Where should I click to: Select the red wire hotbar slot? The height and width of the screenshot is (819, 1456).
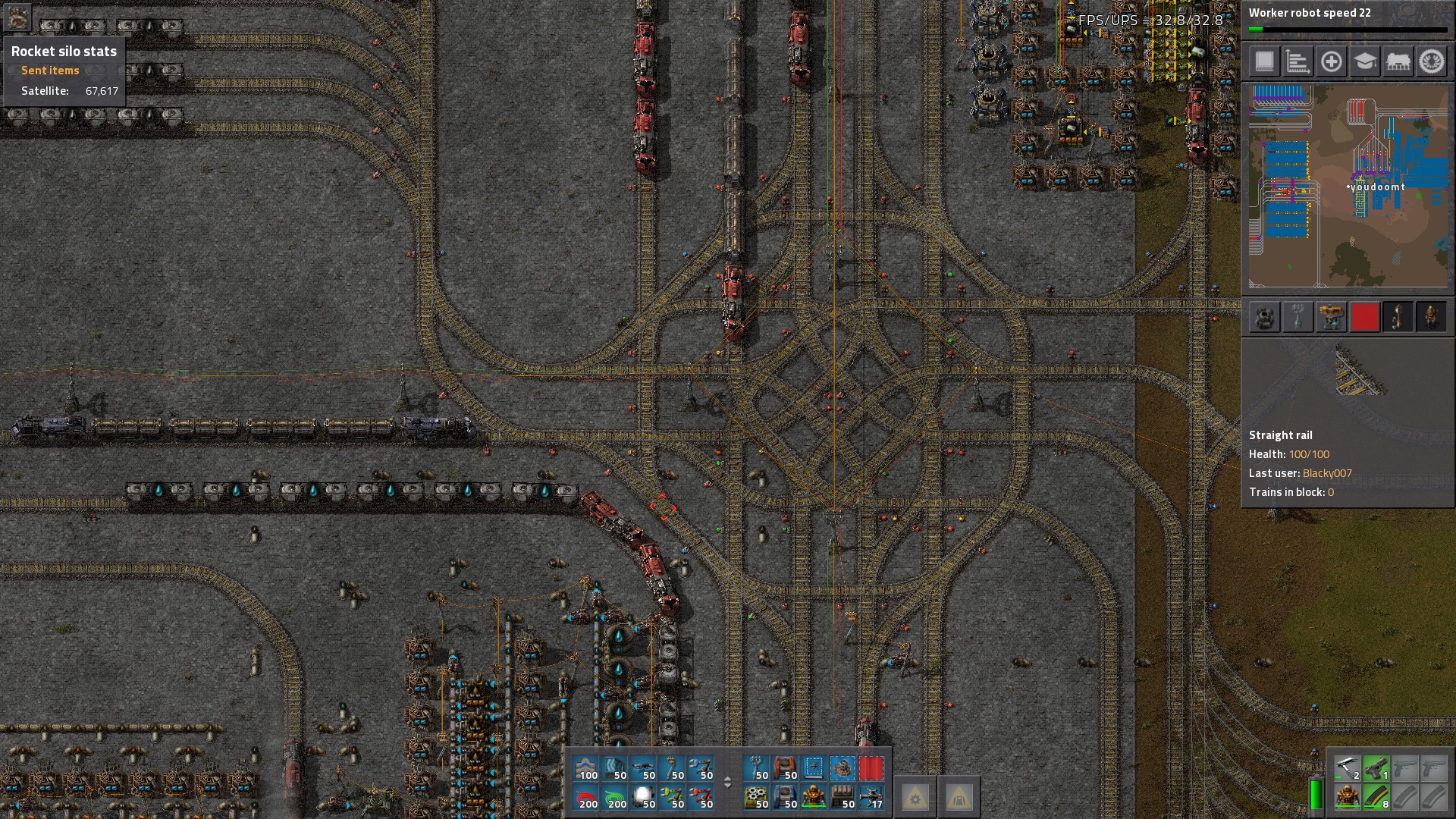587,797
